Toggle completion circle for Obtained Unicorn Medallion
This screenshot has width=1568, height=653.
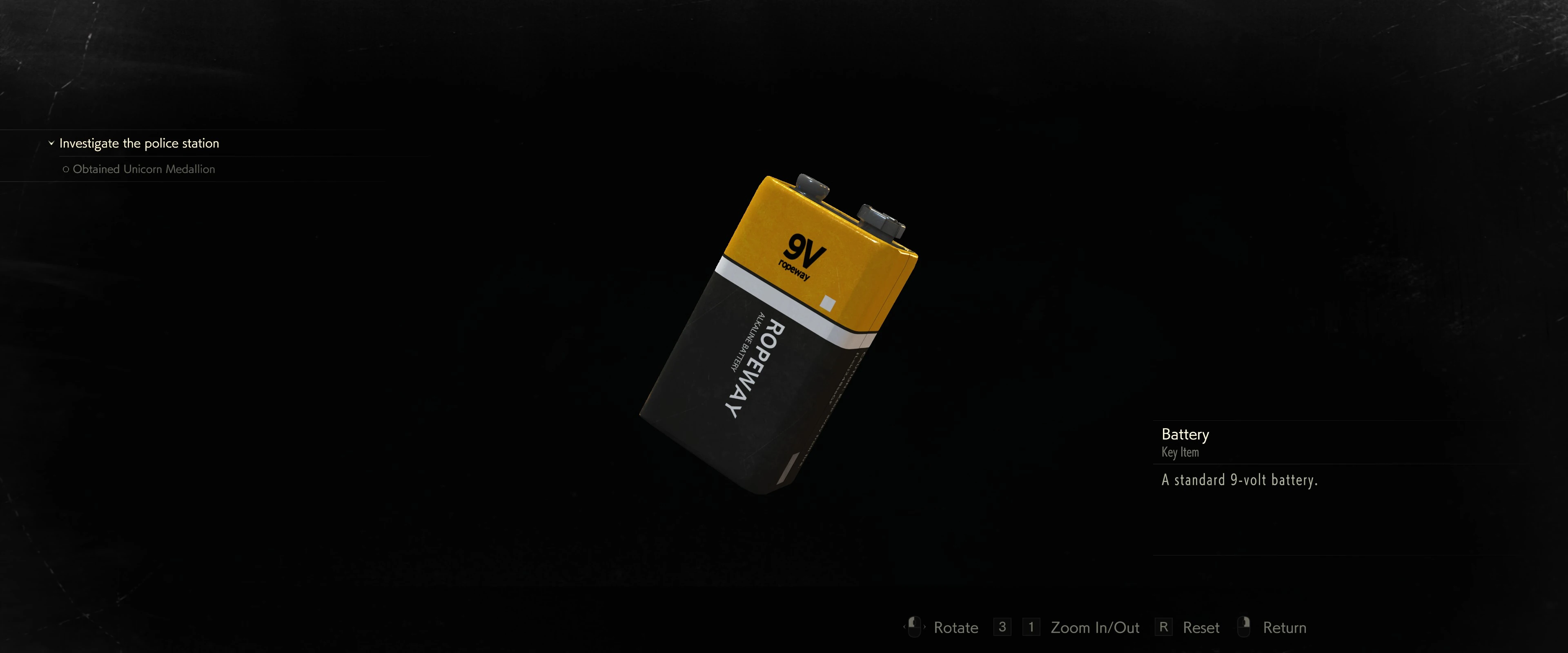66,169
